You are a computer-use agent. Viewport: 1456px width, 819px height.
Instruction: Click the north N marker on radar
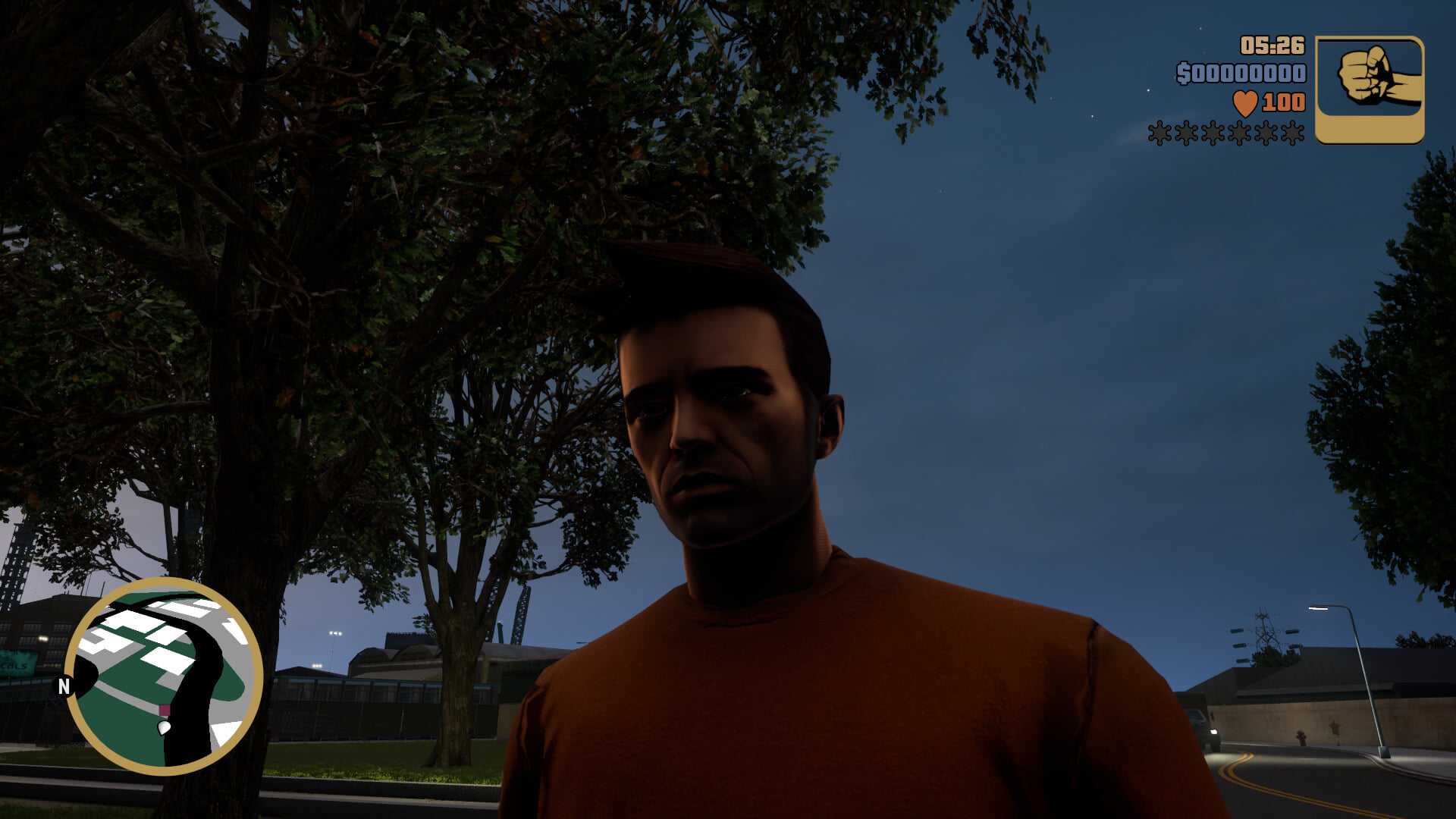point(64,686)
